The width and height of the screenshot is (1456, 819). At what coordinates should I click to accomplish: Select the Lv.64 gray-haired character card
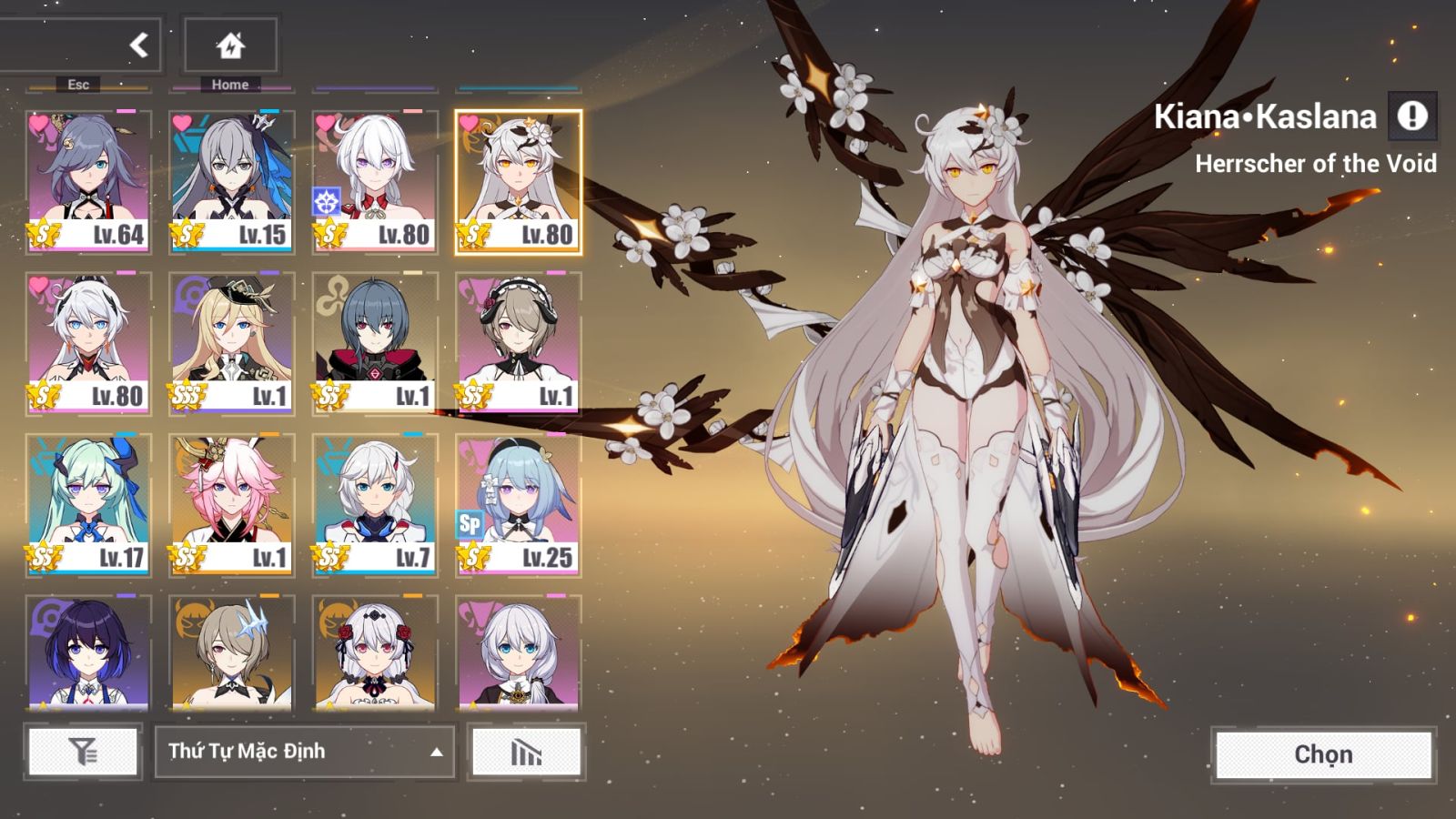click(88, 181)
